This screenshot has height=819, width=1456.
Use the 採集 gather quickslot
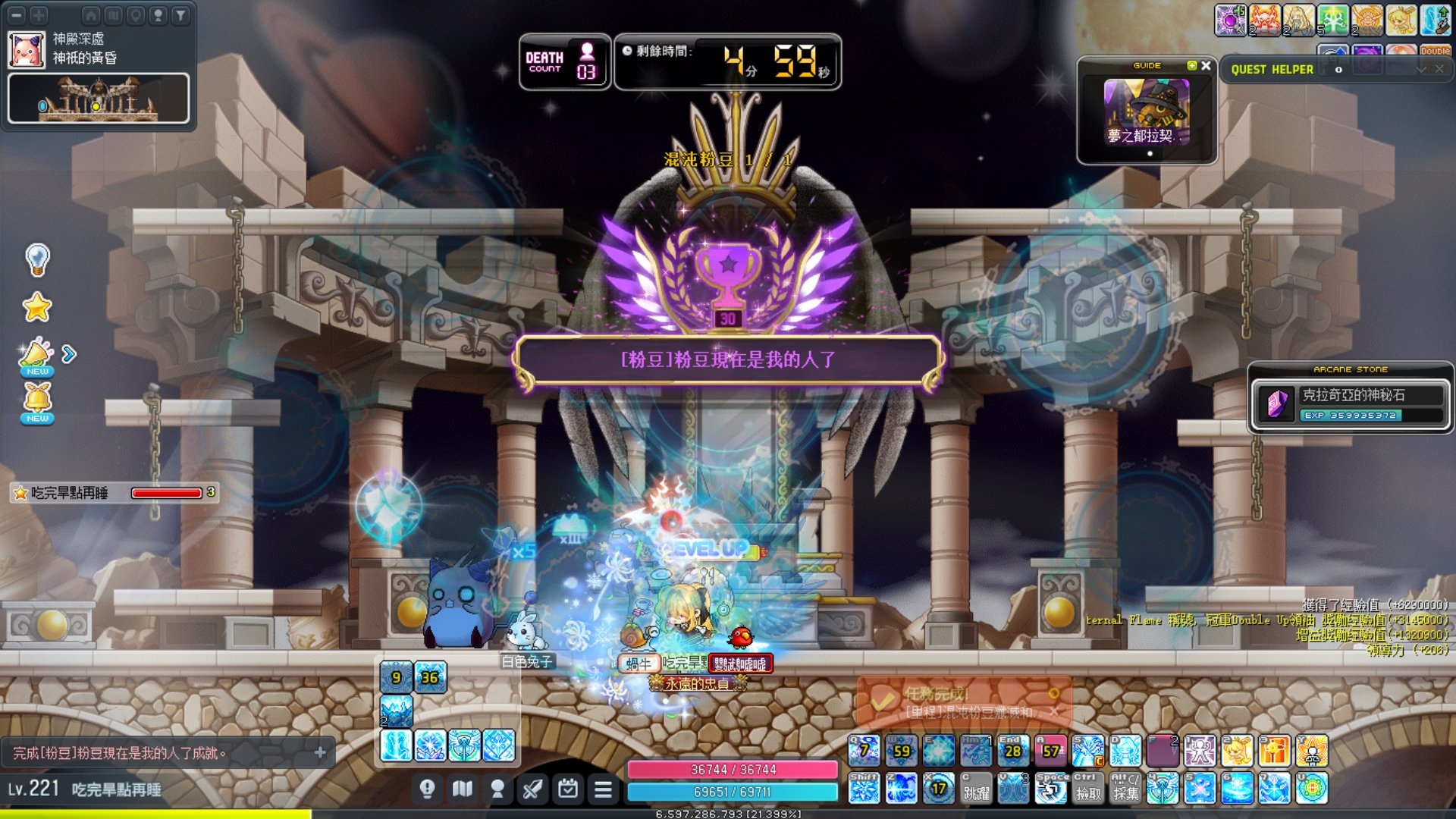1125,789
